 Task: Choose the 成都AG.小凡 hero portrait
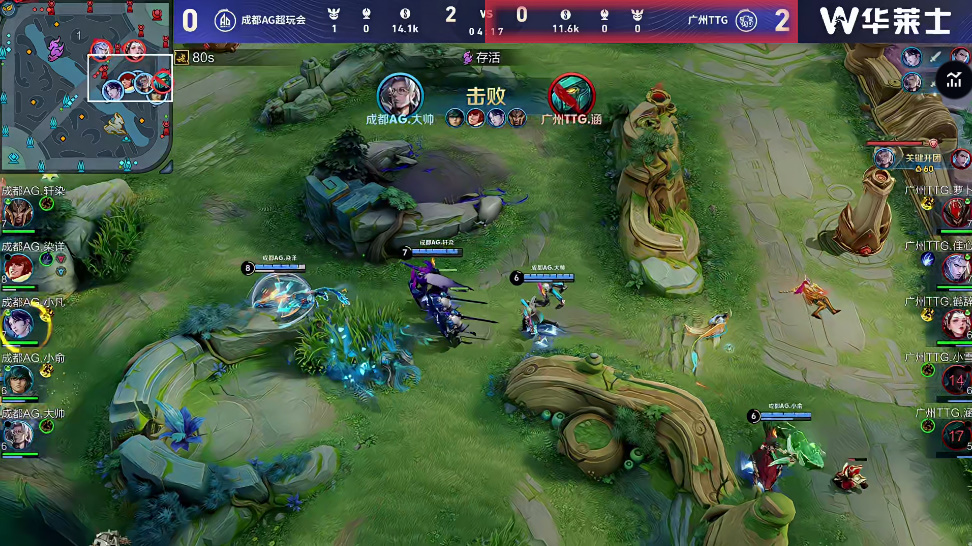coord(17,324)
